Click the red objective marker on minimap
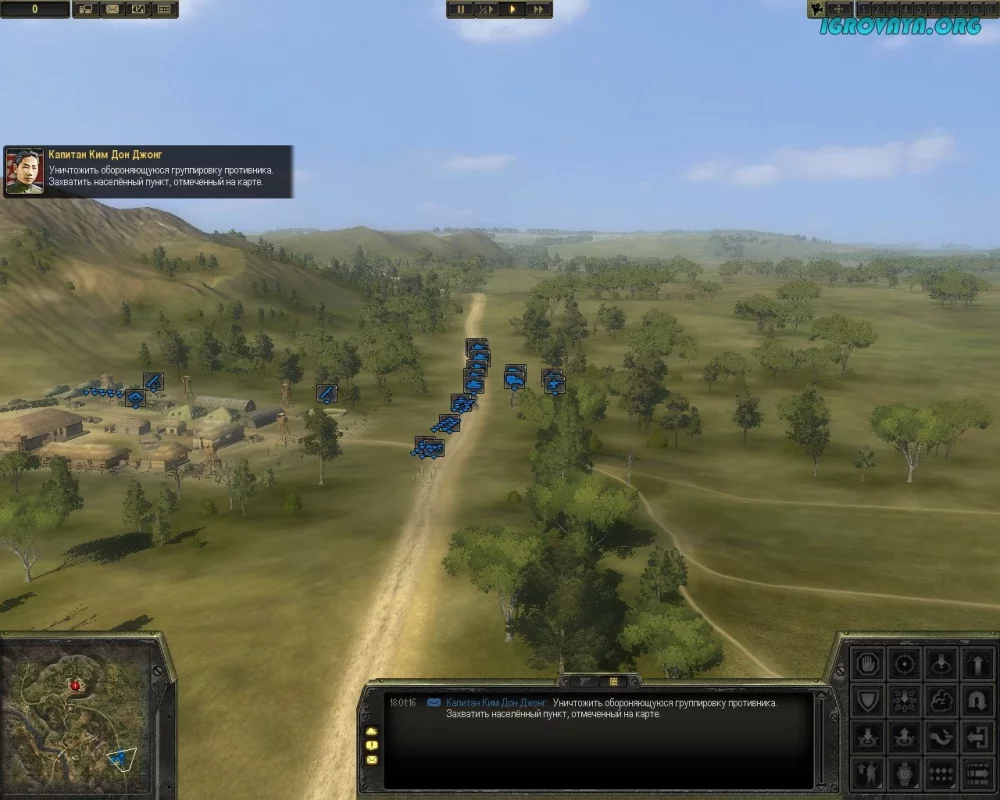 click(76, 686)
